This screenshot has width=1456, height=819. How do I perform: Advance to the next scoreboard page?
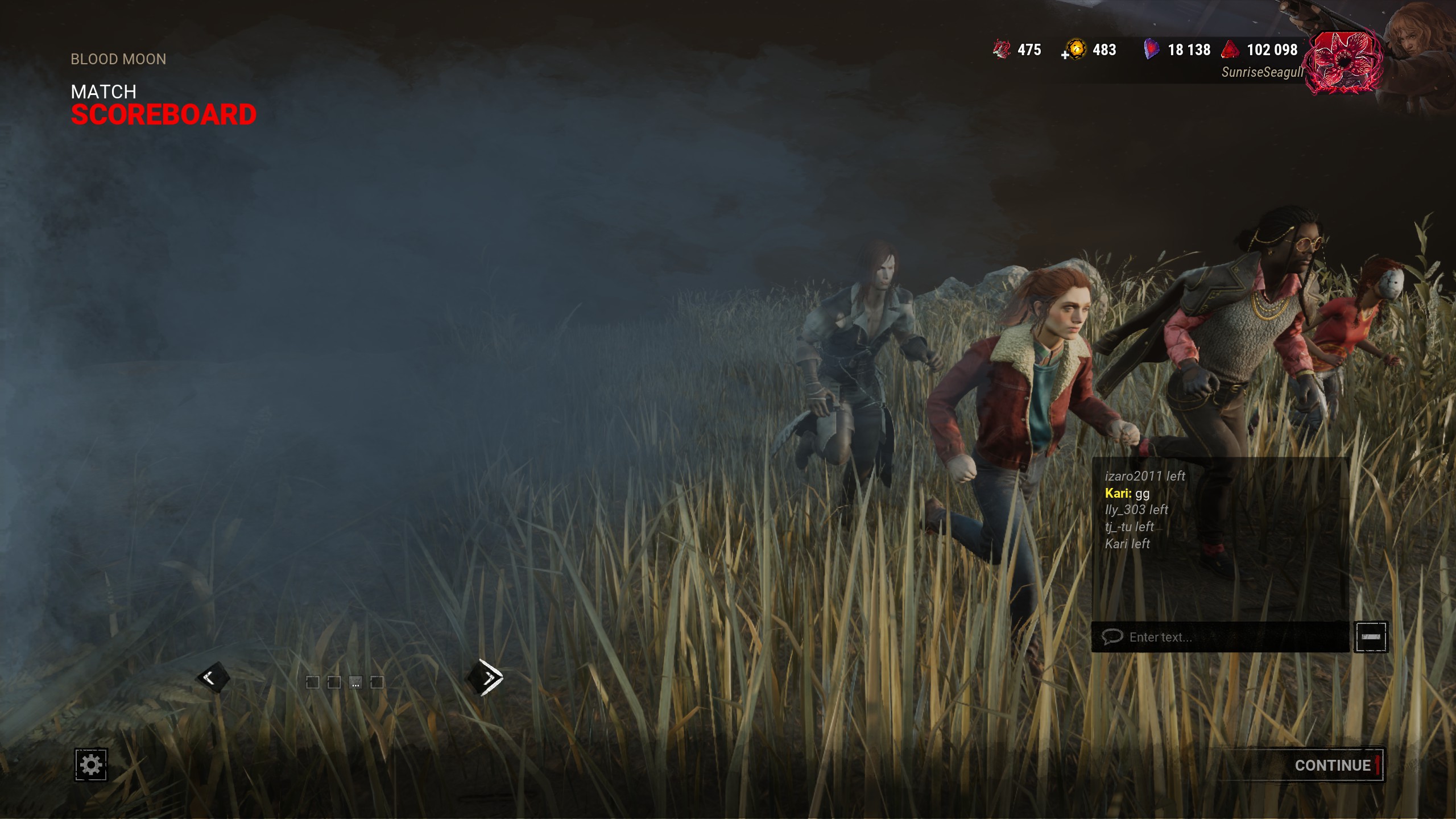tap(485, 677)
